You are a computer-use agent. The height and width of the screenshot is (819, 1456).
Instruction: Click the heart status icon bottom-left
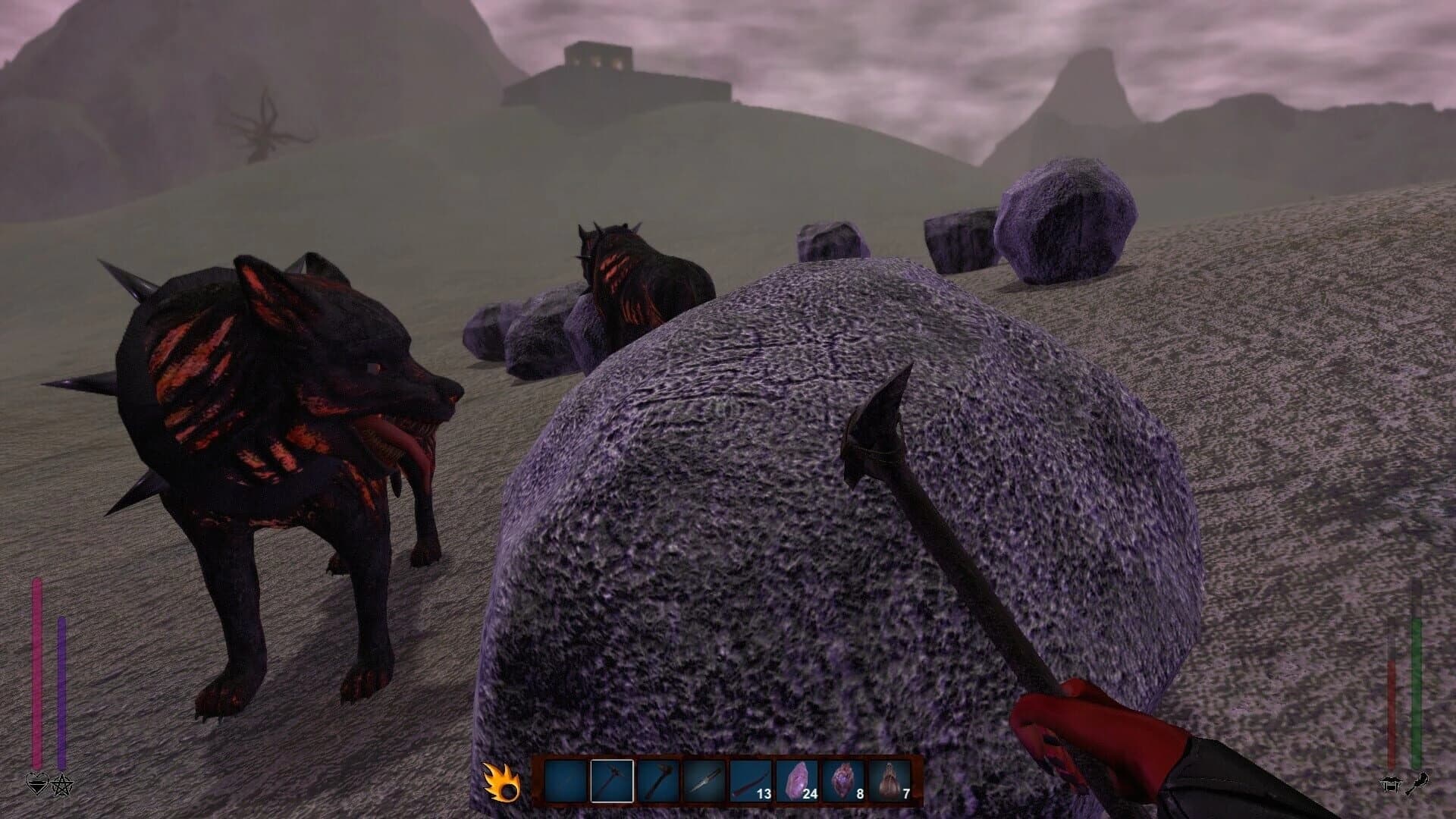[37, 784]
